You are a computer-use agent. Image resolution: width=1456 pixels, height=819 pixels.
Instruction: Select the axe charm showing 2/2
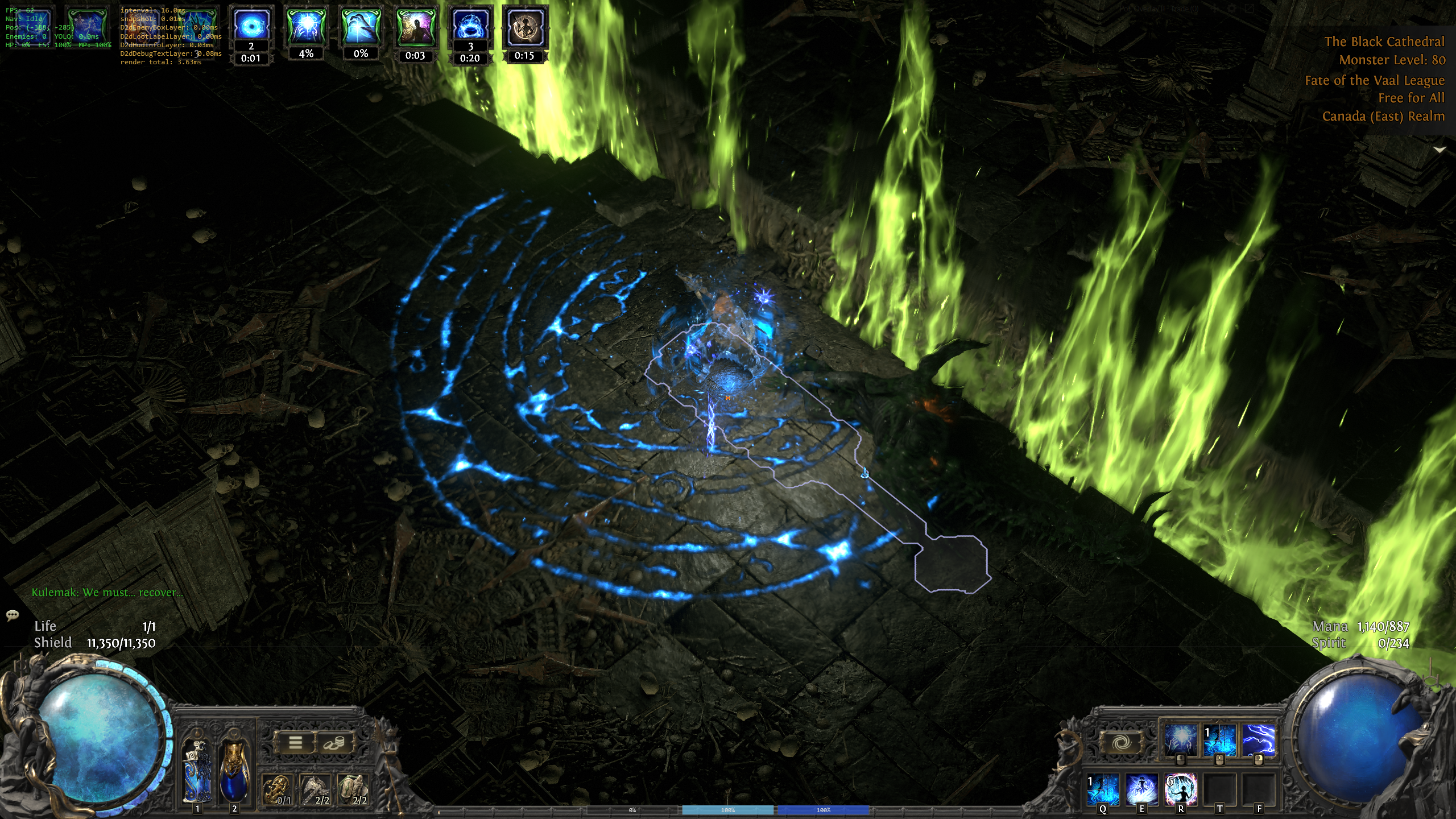315,789
